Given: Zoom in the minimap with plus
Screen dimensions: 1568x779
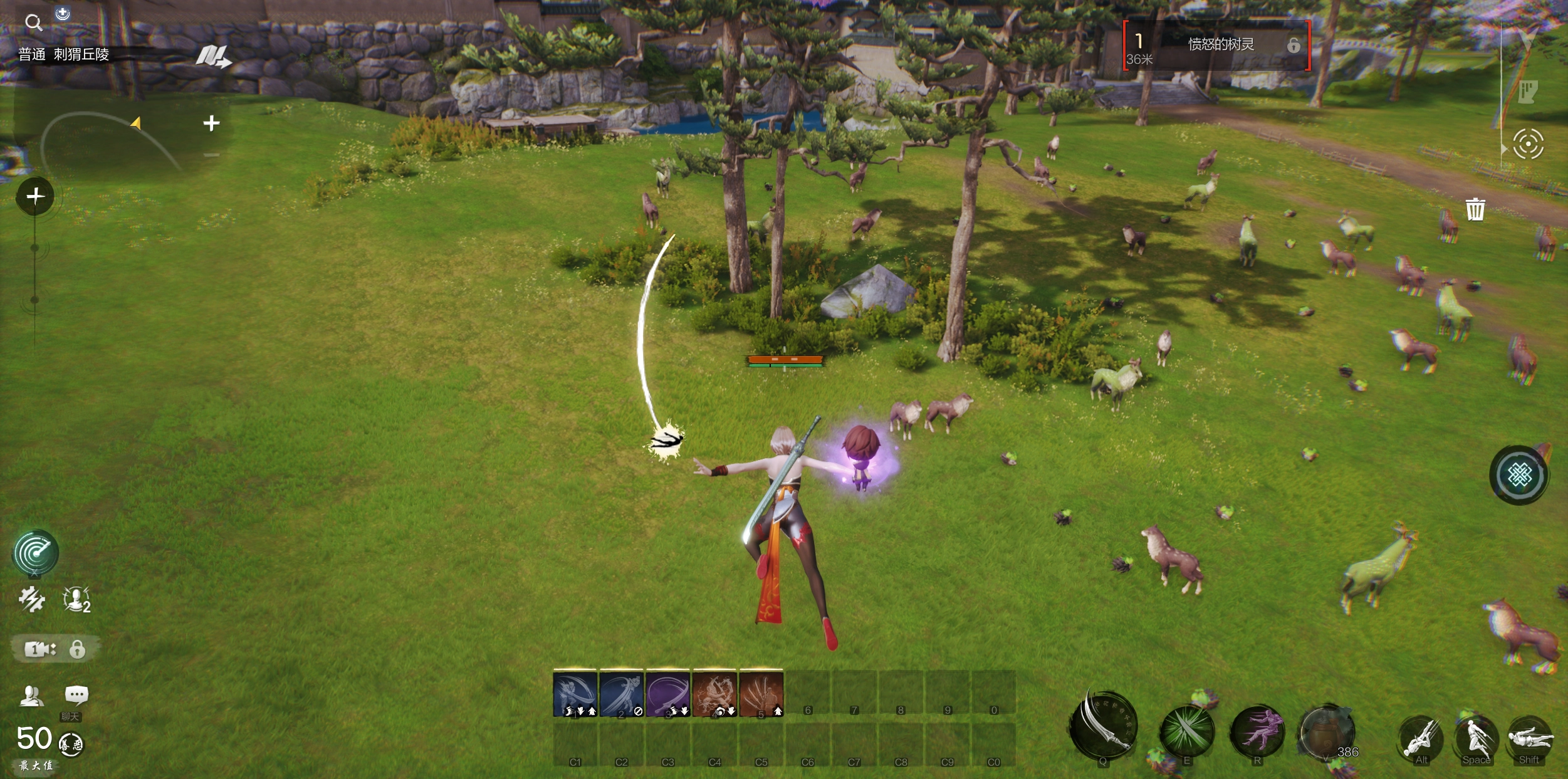Looking at the screenshot, I should coord(211,123).
